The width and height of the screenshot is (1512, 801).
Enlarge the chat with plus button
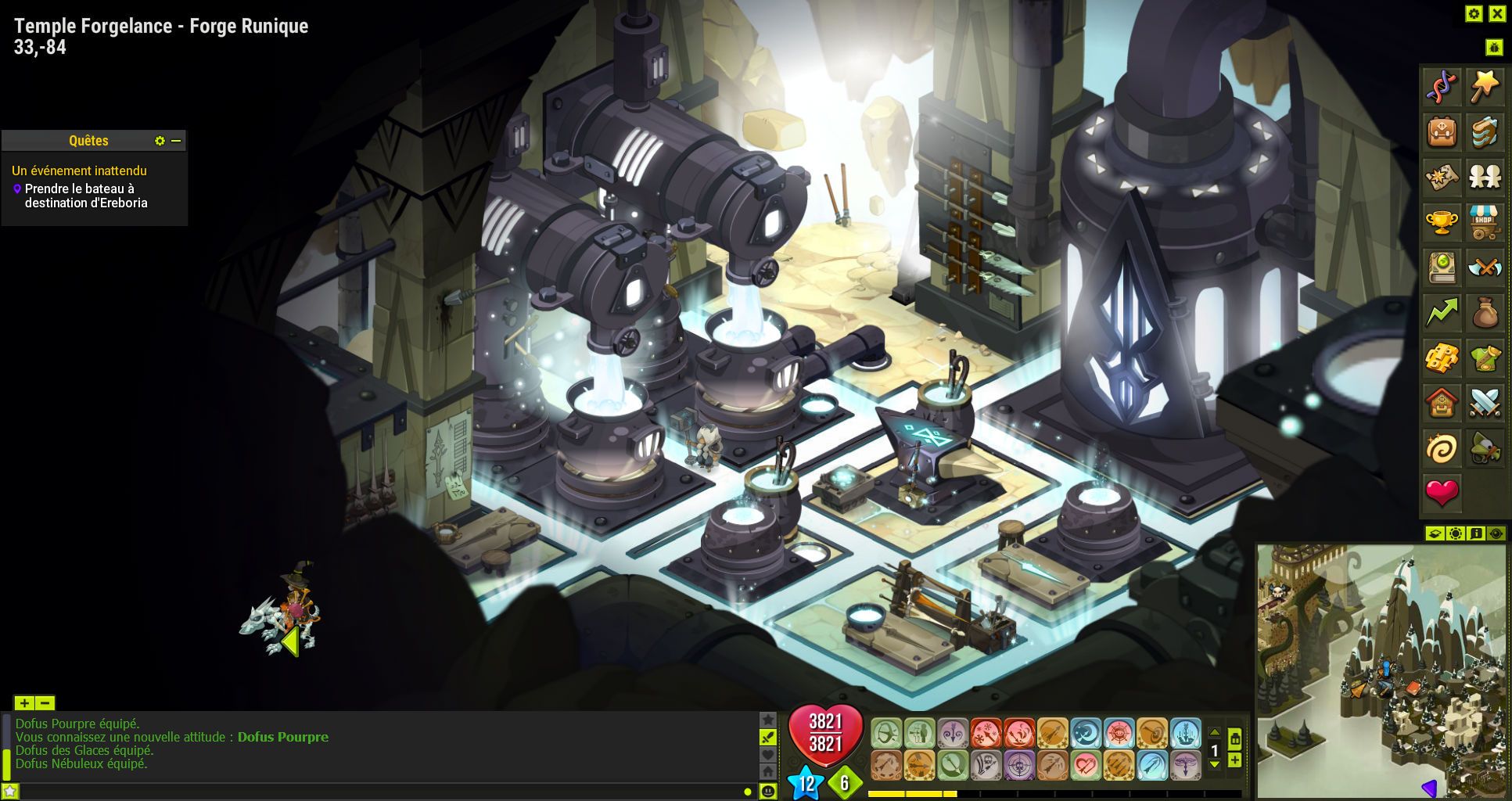click(x=24, y=703)
